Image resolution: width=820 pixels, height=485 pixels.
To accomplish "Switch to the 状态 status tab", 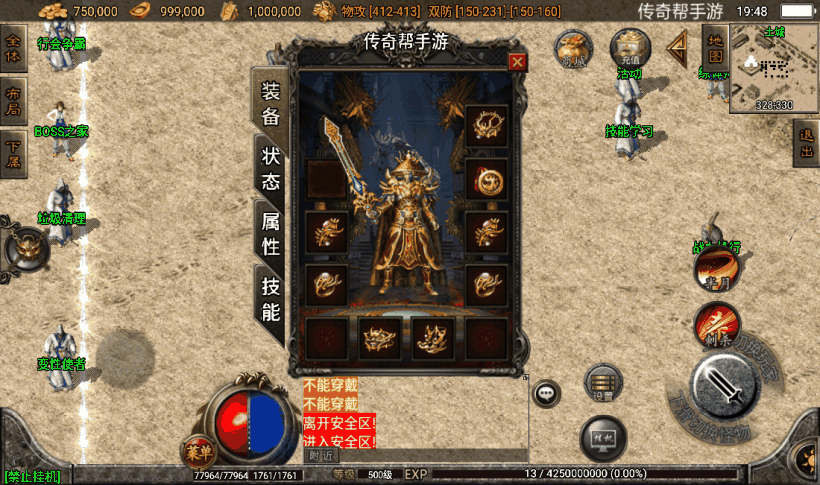I will (x=271, y=170).
